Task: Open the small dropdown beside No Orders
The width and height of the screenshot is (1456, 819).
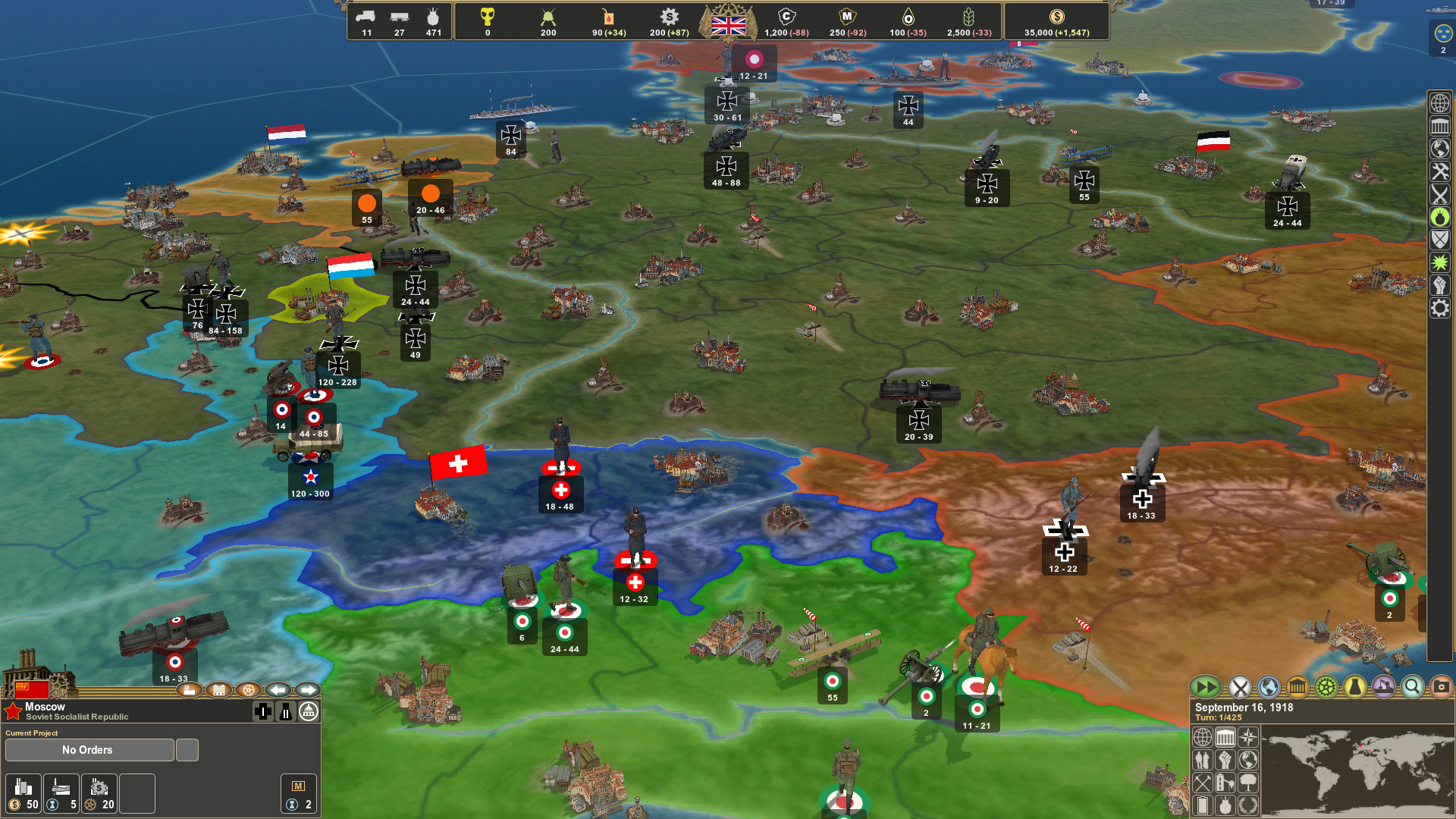Action: [x=187, y=749]
